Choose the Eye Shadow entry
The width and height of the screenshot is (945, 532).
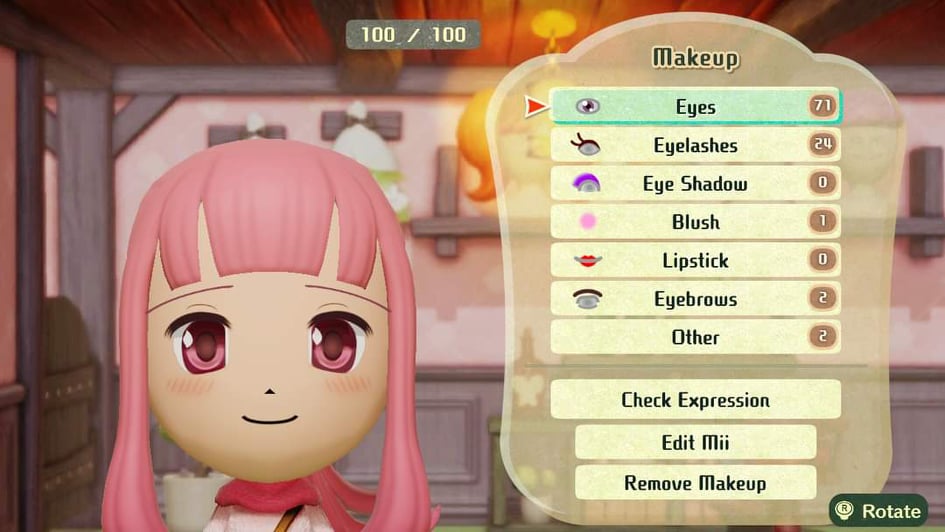click(x=695, y=184)
